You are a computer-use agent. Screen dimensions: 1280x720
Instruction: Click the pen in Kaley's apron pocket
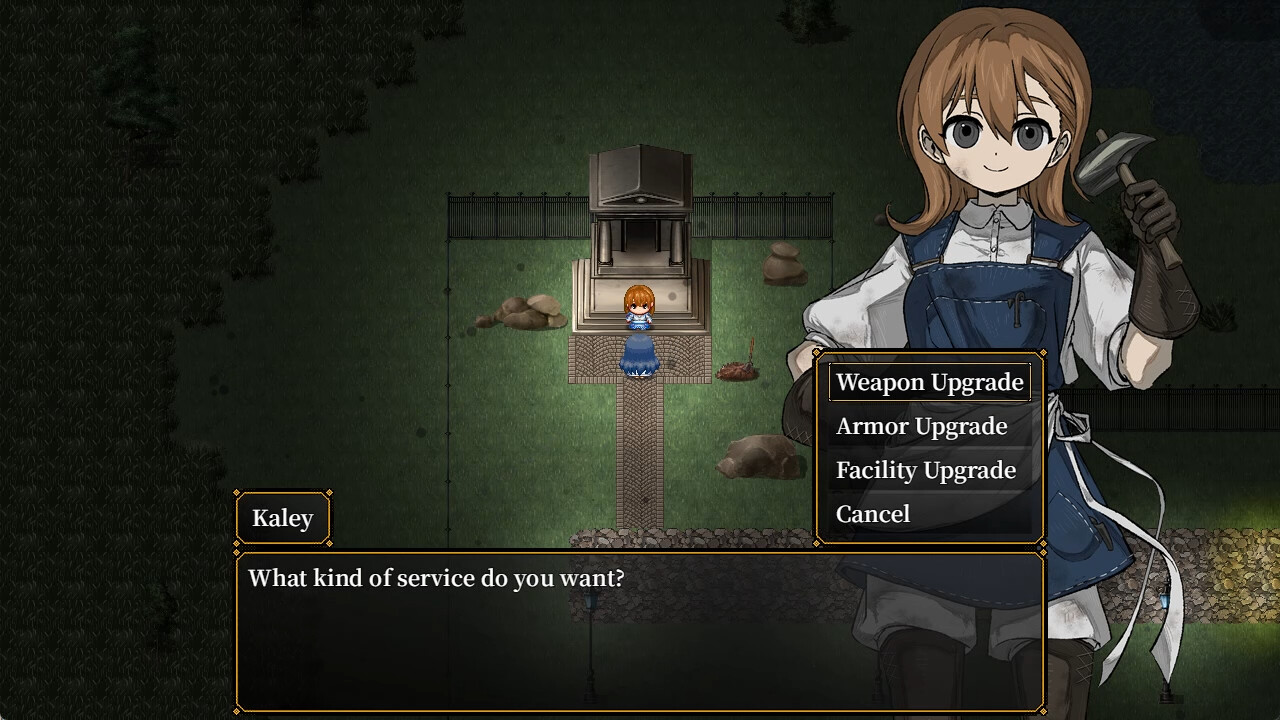click(x=1018, y=308)
